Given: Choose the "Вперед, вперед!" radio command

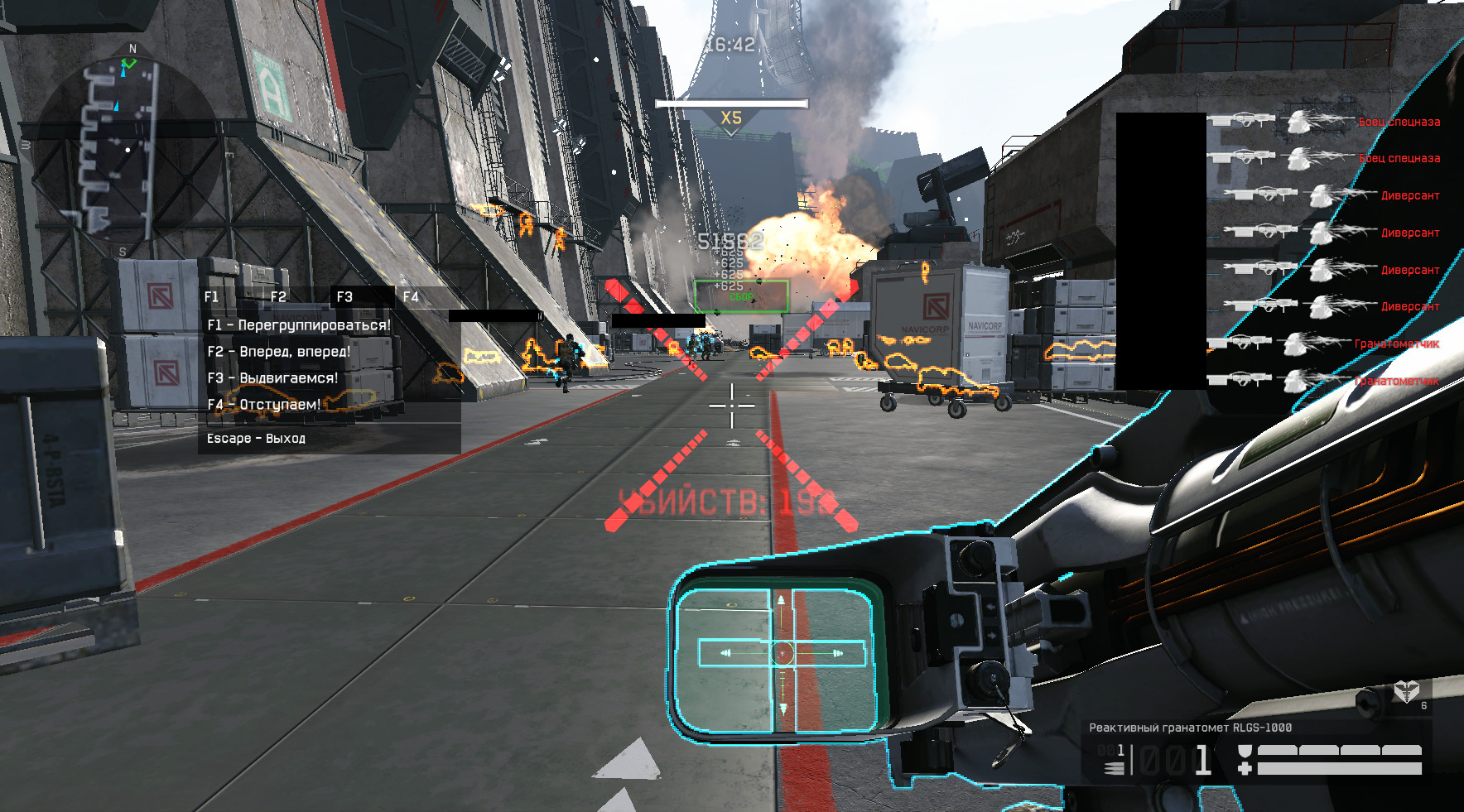Looking at the screenshot, I should (x=279, y=352).
